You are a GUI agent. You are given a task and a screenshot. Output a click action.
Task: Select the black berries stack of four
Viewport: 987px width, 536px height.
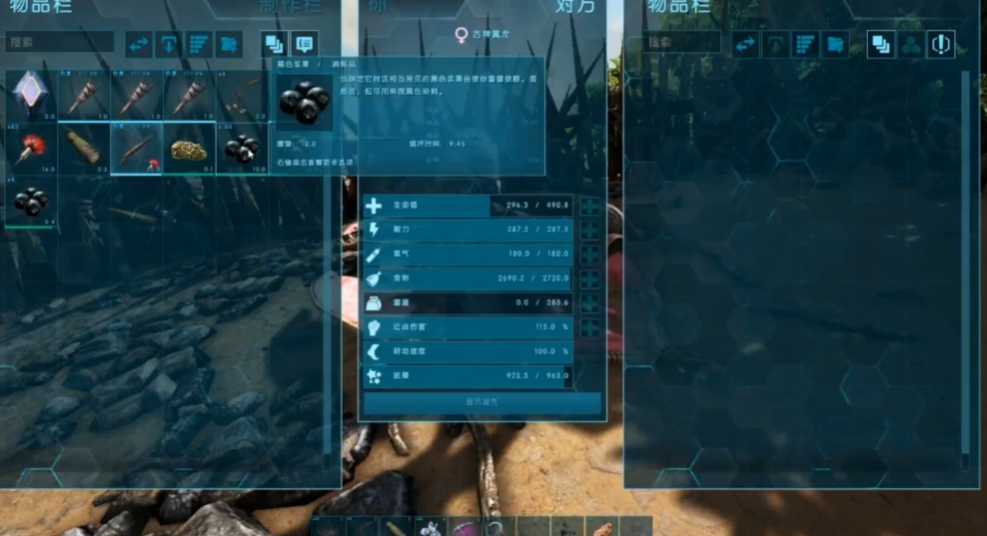coord(30,201)
